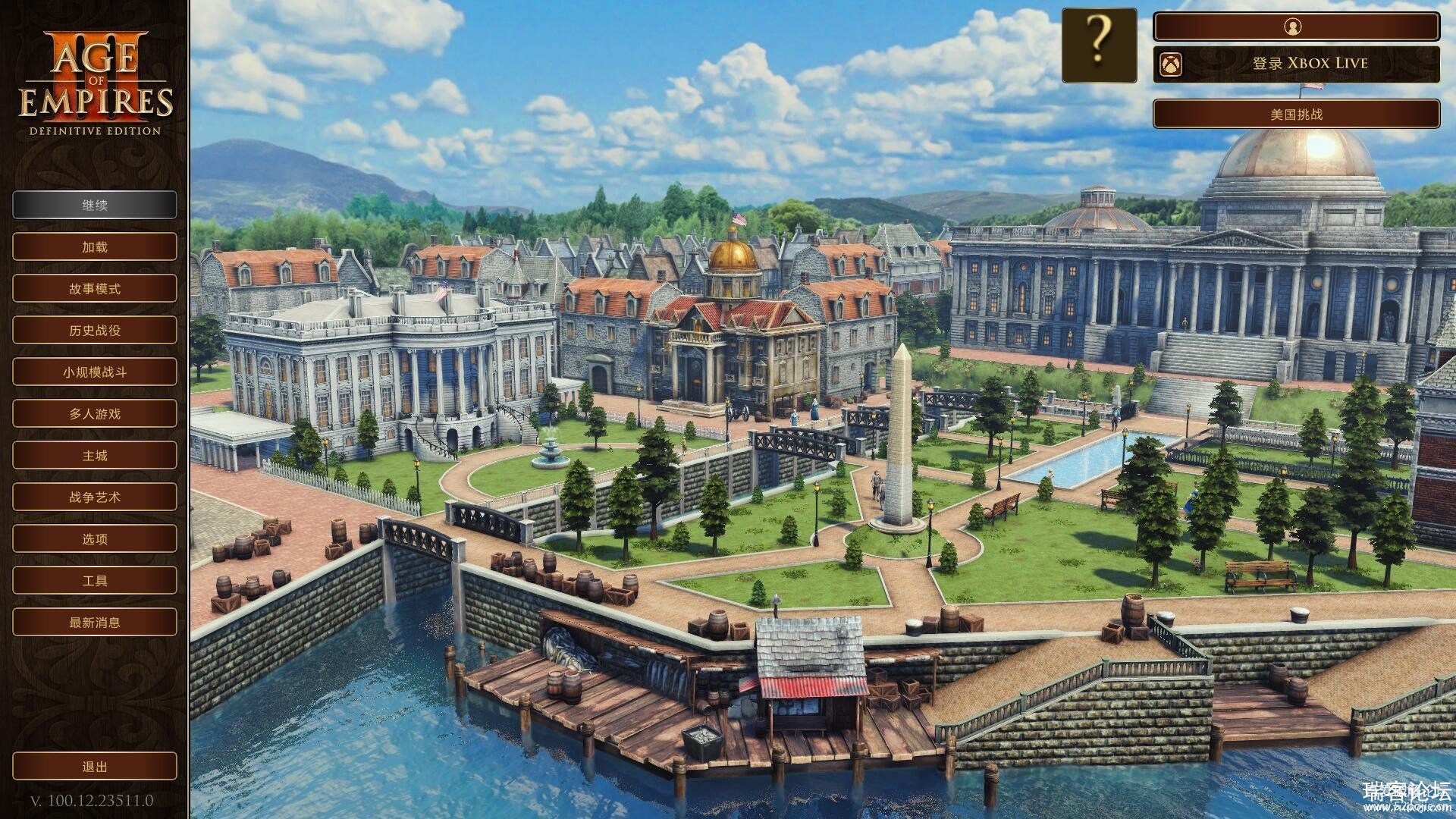Click the player profile bar

point(1295,27)
